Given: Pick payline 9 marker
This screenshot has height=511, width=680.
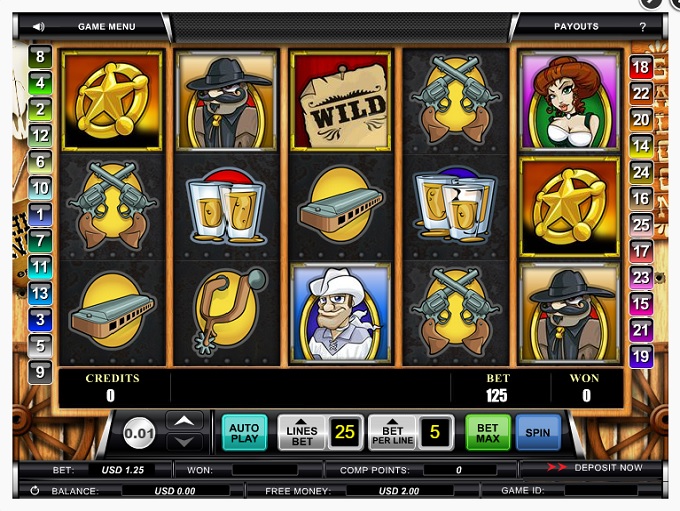Looking at the screenshot, I should pos(40,372).
